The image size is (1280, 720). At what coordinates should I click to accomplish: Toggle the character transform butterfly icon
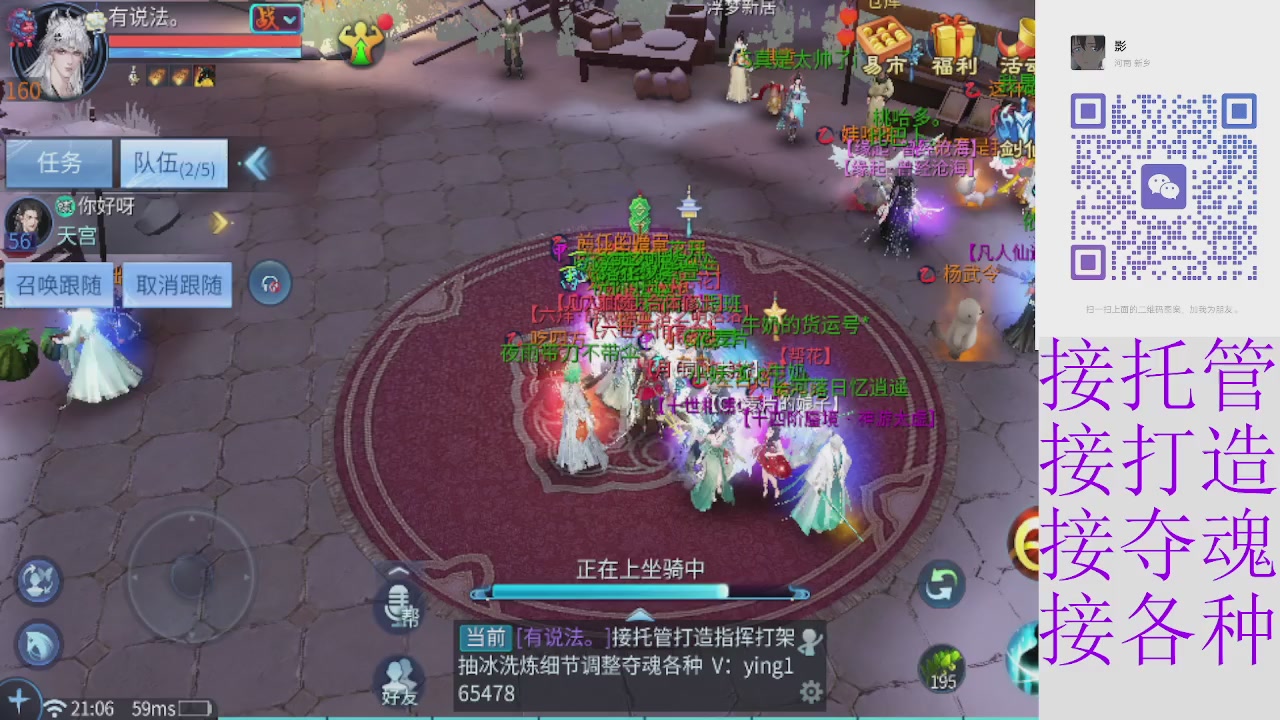click(38, 578)
